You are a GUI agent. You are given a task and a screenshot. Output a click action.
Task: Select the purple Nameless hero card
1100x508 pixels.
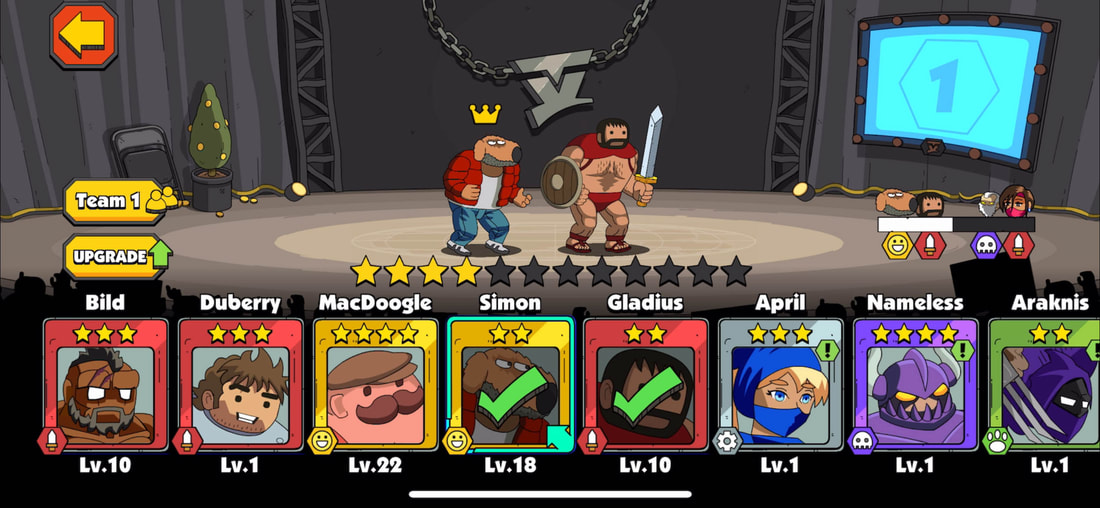(x=915, y=383)
